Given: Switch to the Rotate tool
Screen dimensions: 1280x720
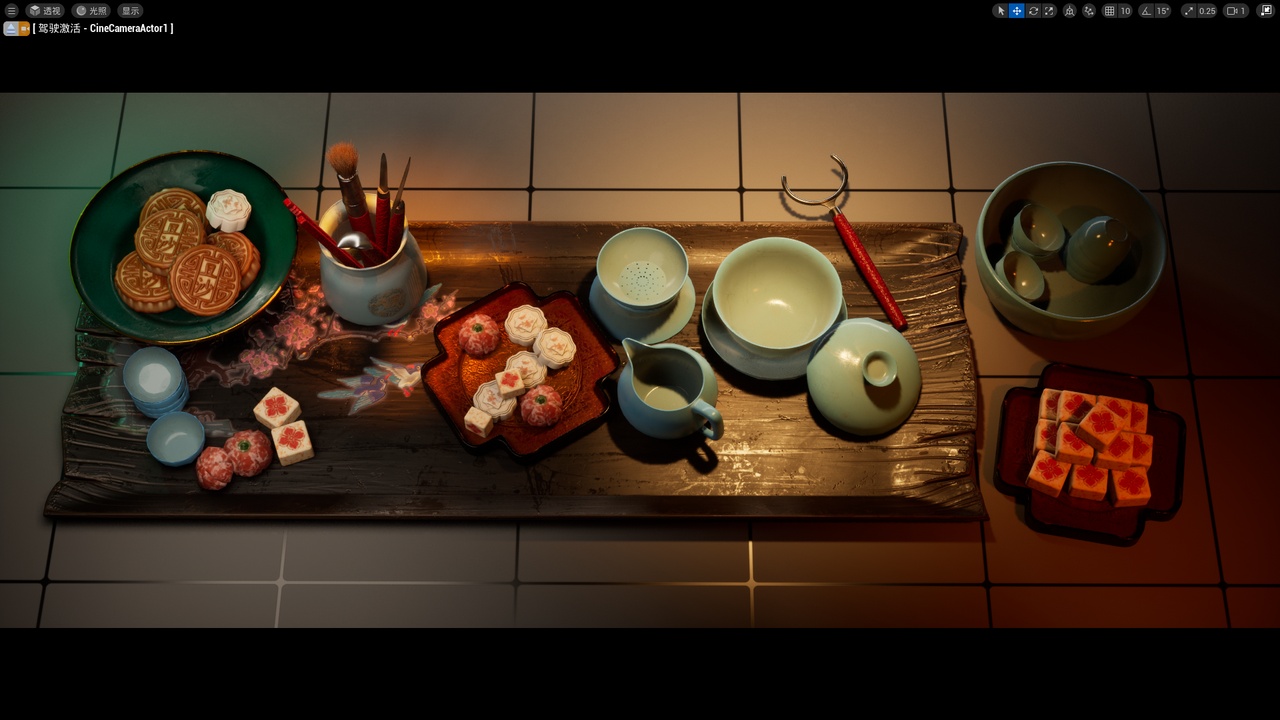Looking at the screenshot, I should click(x=1033, y=10).
